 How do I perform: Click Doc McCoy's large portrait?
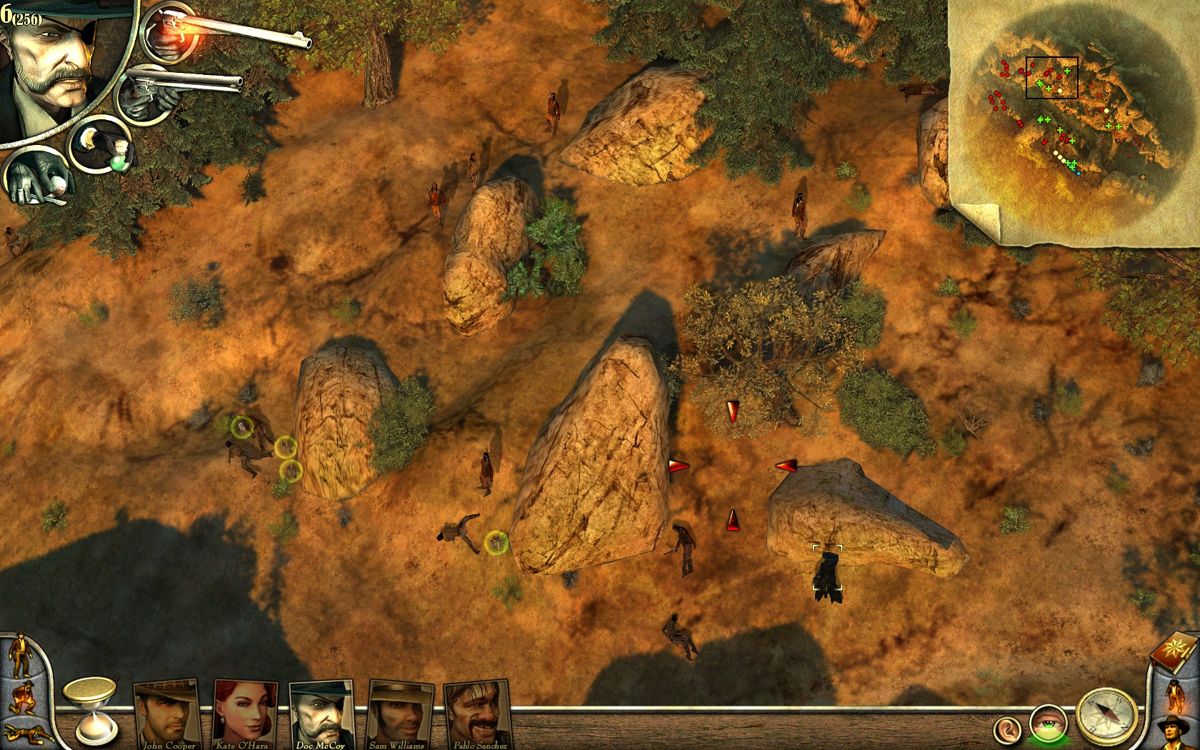(55, 65)
